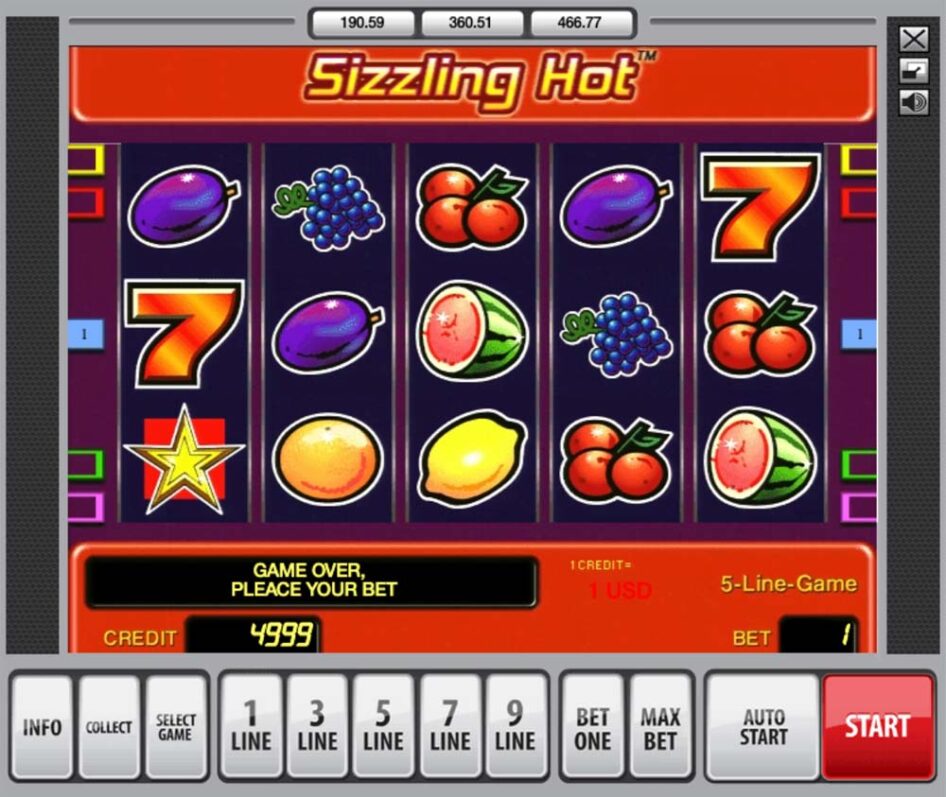Toggle the sound speaker icon

tap(913, 102)
